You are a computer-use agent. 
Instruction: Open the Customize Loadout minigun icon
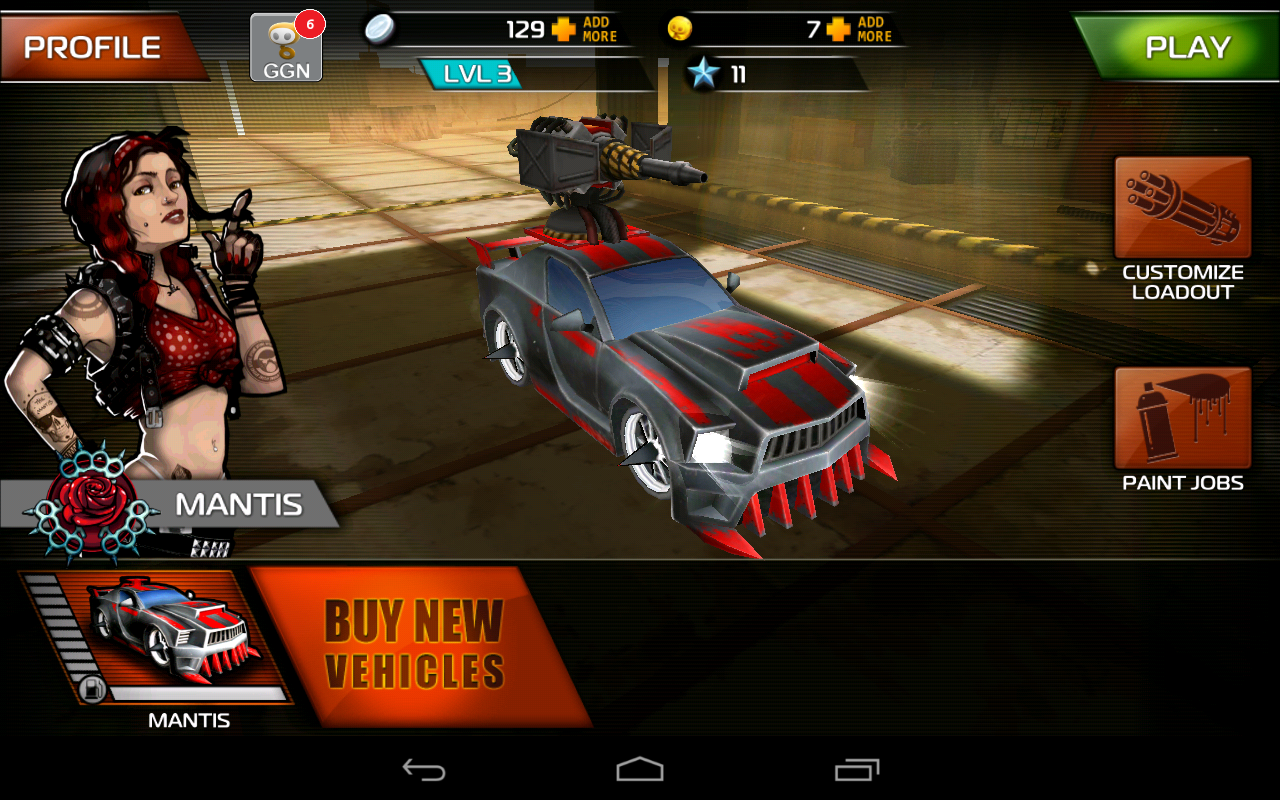pos(1181,207)
